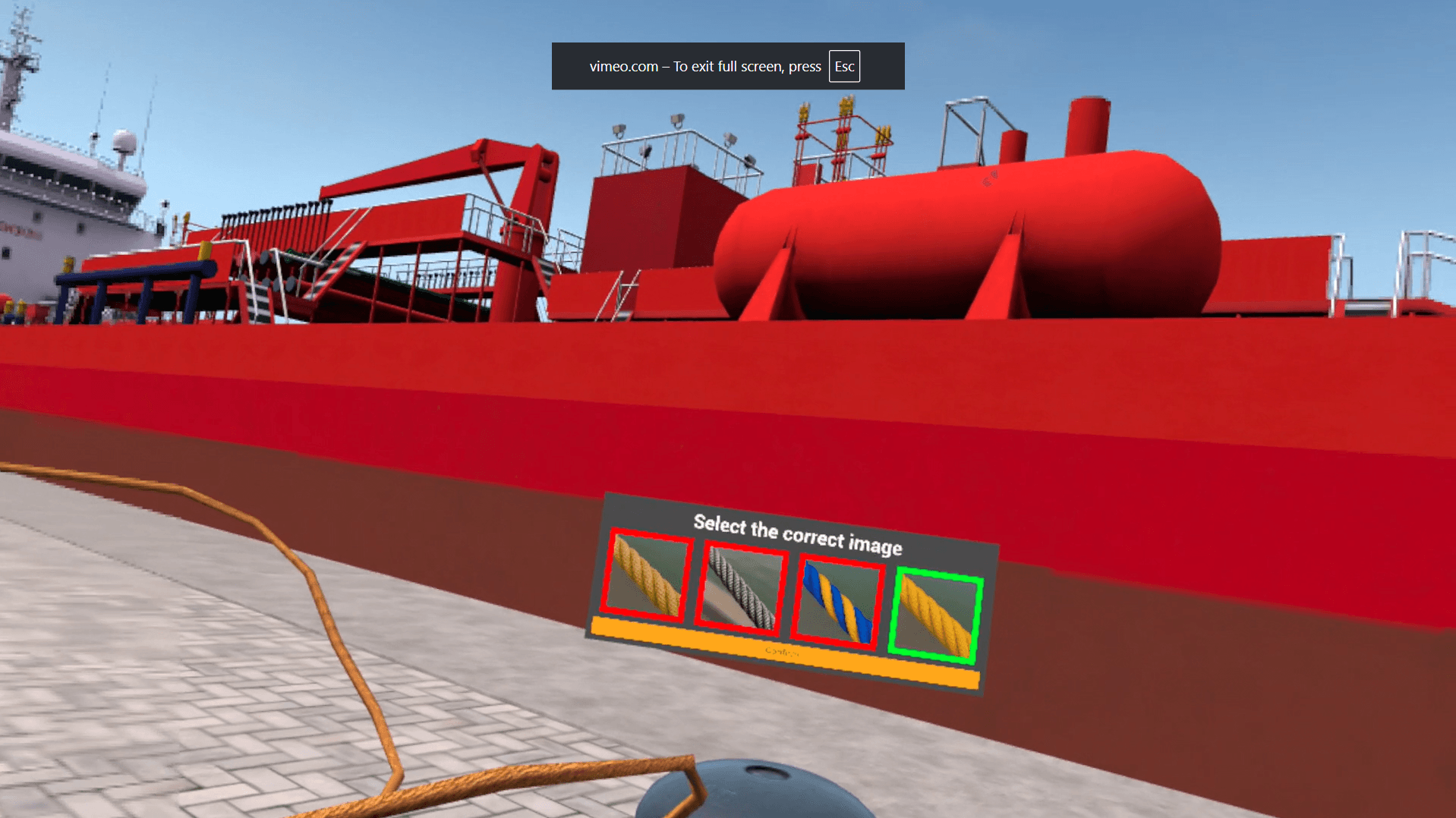Click the red funnel pipe beside the tank
The image size is (1456, 818).
[x=1089, y=125]
